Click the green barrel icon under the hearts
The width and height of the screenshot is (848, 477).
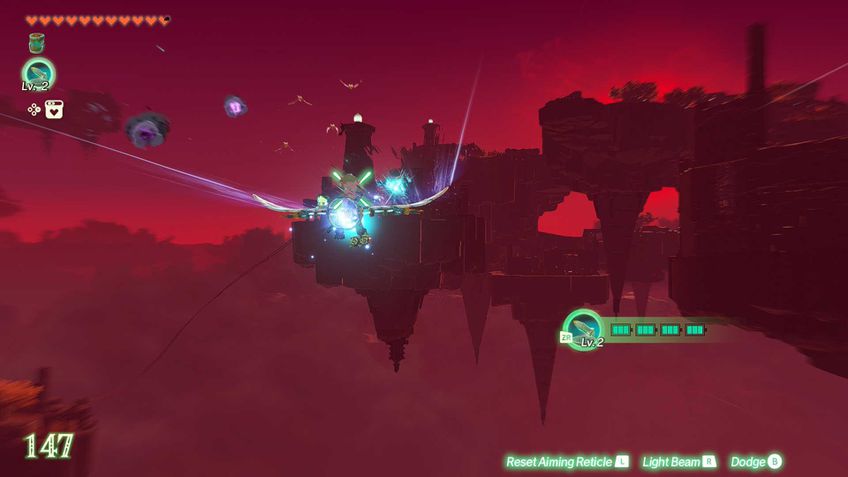(37, 43)
